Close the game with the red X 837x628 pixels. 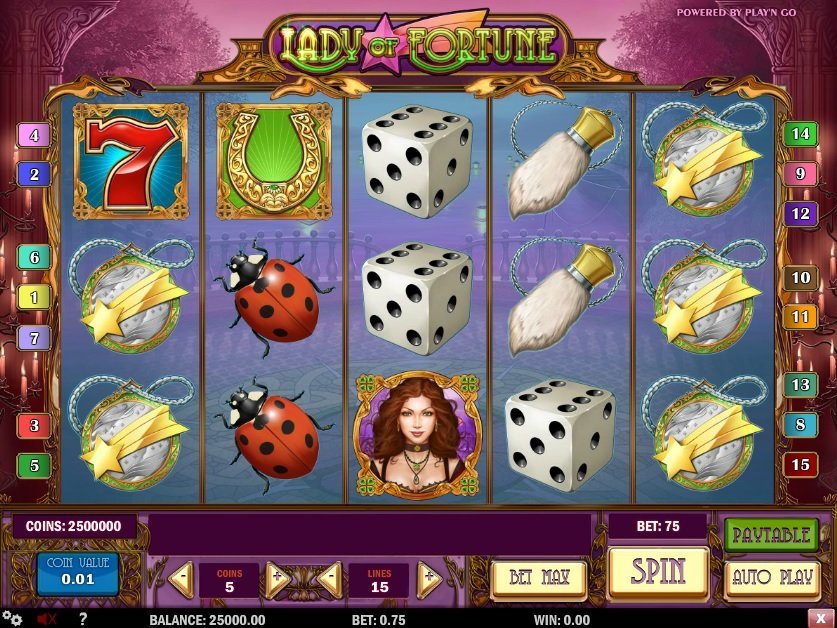[x=819, y=619]
